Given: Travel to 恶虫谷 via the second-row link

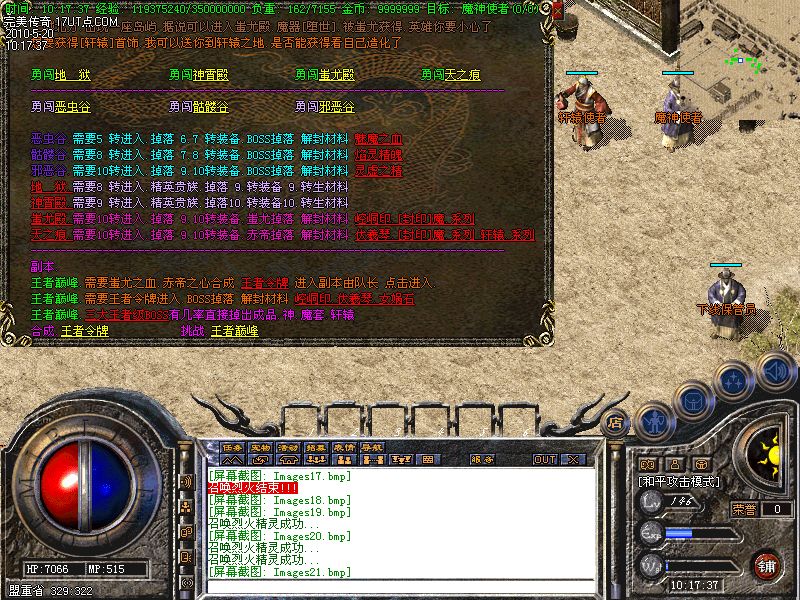Looking at the screenshot, I should point(74,106).
